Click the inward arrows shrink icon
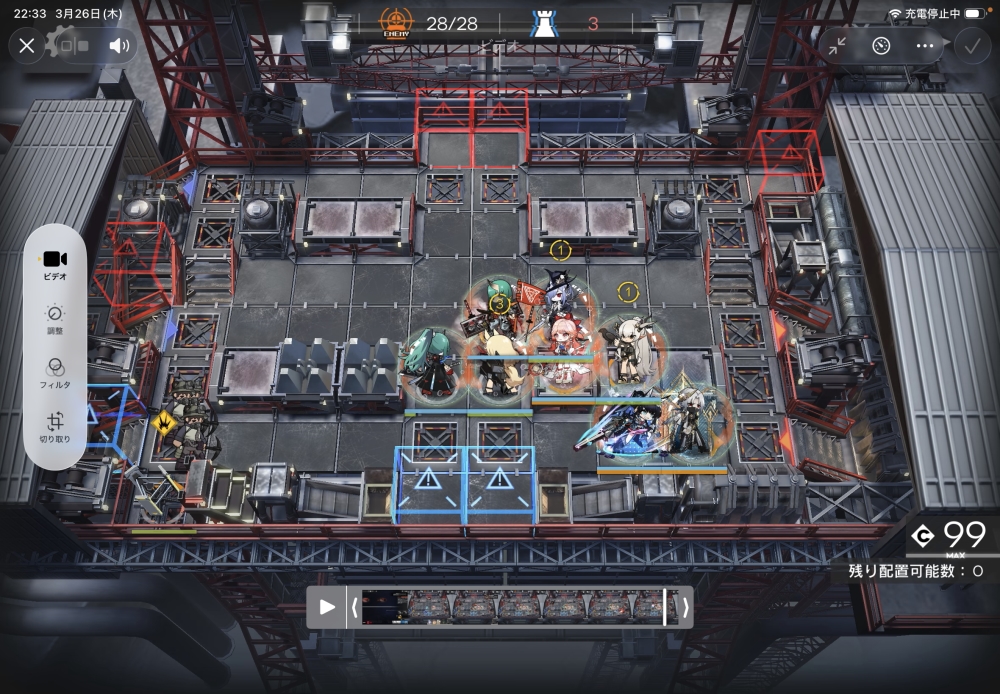Screen dimensions: 1000x694 pos(837,45)
